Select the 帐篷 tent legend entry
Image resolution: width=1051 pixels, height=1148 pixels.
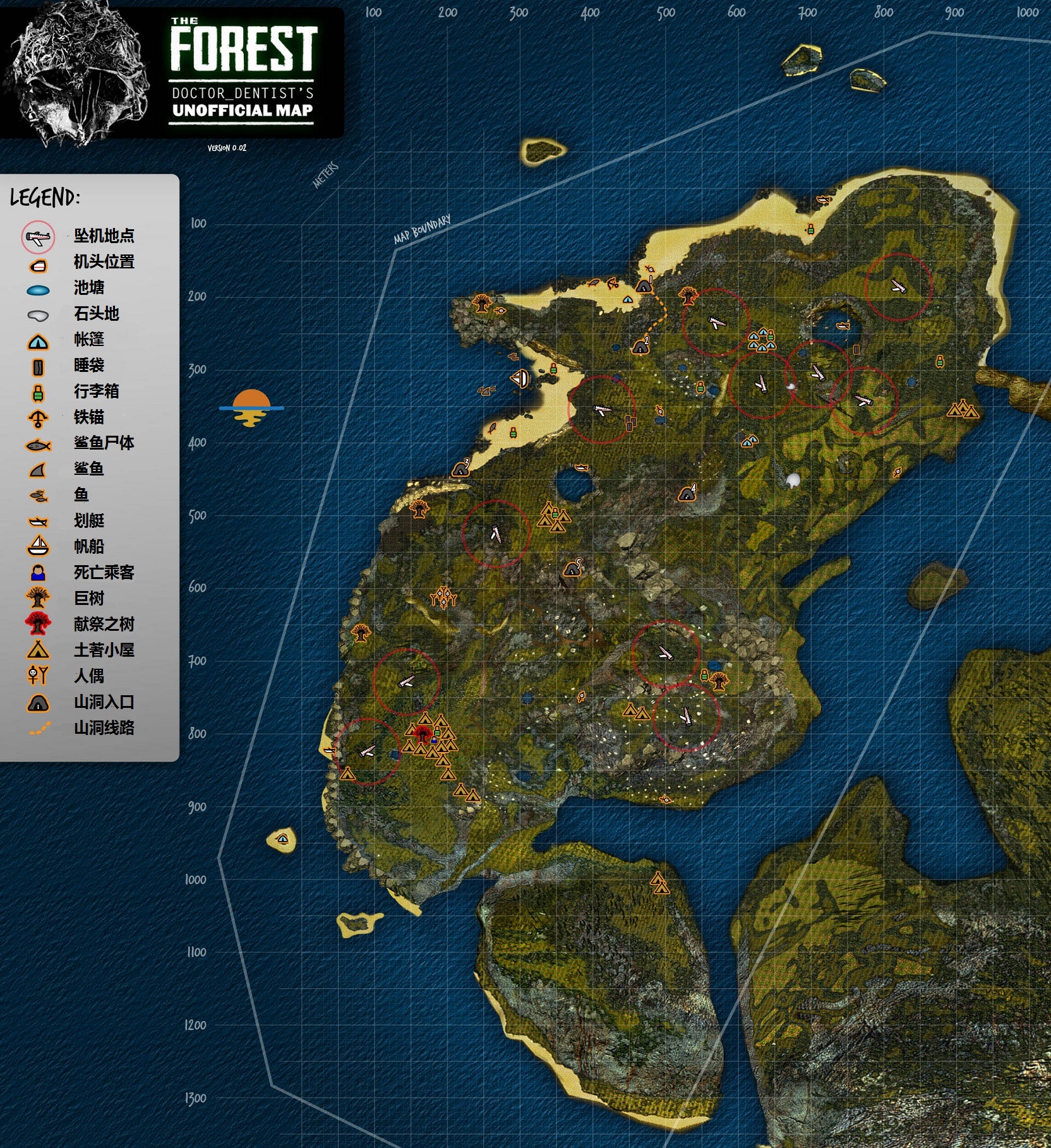[88, 340]
